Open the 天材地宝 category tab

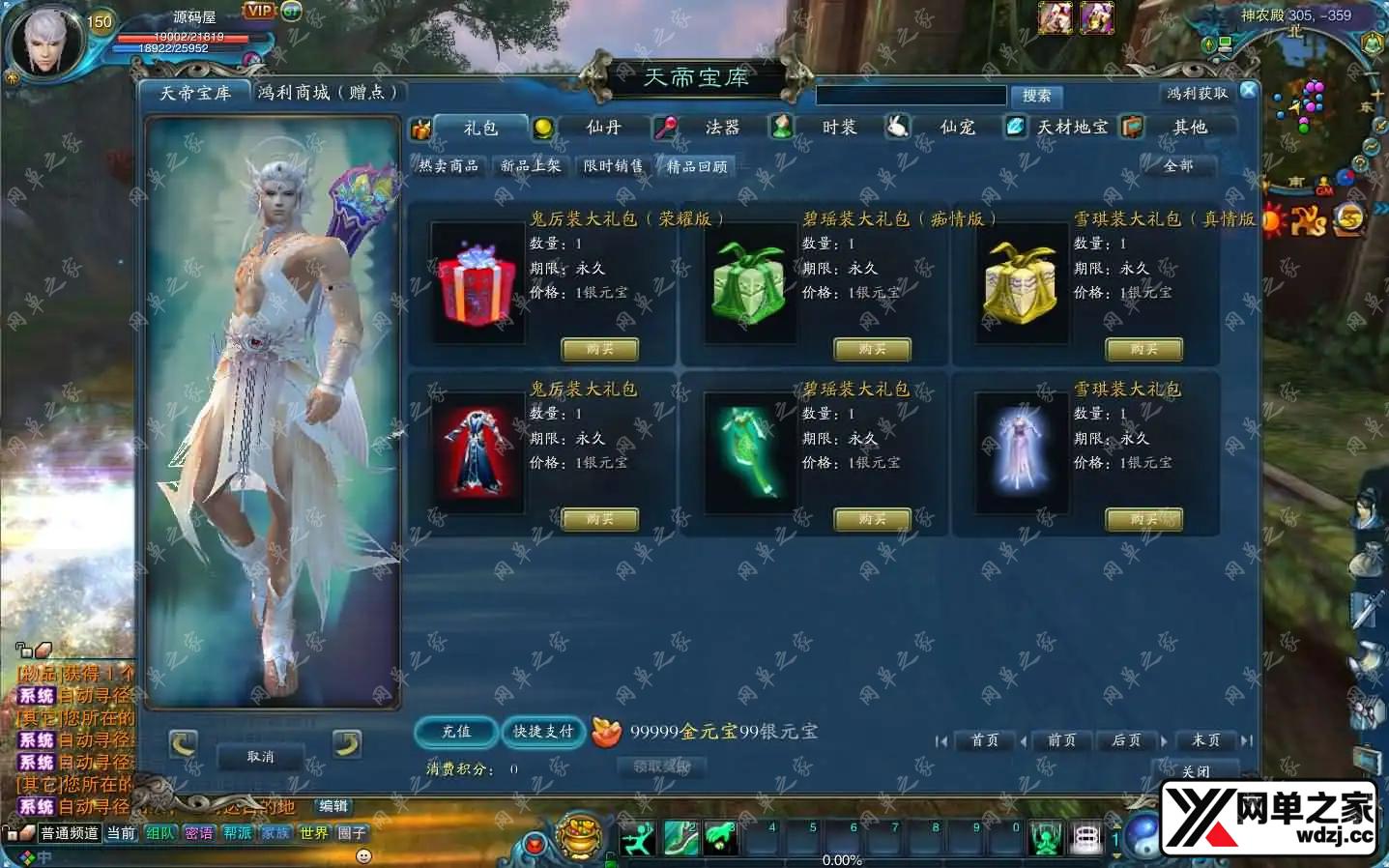(x=1072, y=128)
